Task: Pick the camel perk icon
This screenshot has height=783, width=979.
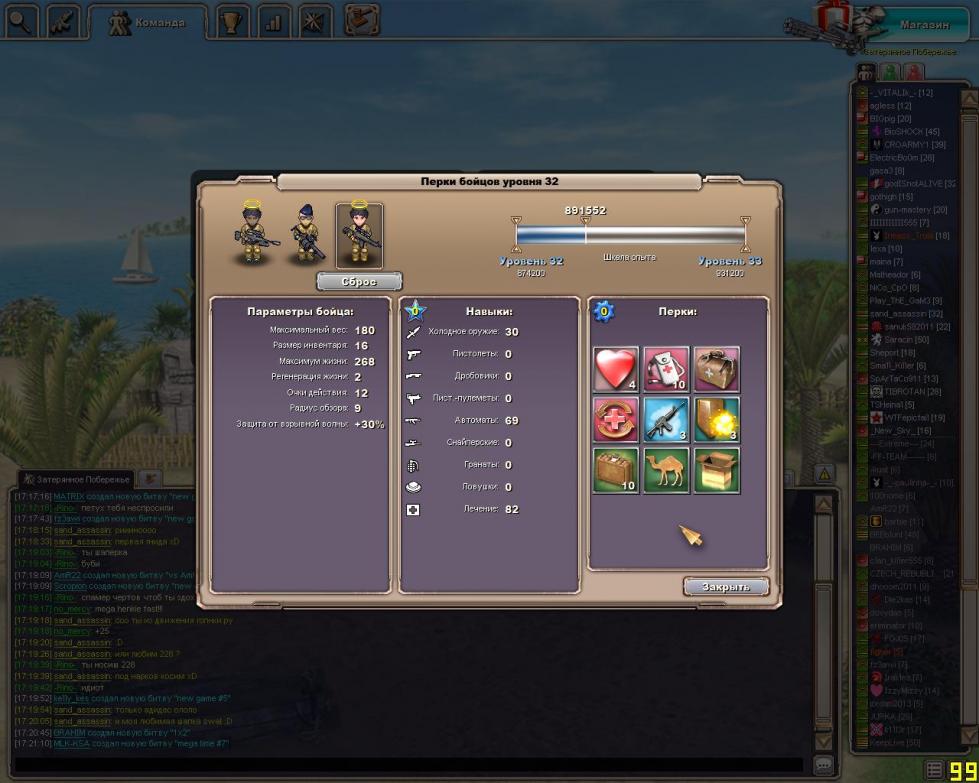Action: coord(665,470)
